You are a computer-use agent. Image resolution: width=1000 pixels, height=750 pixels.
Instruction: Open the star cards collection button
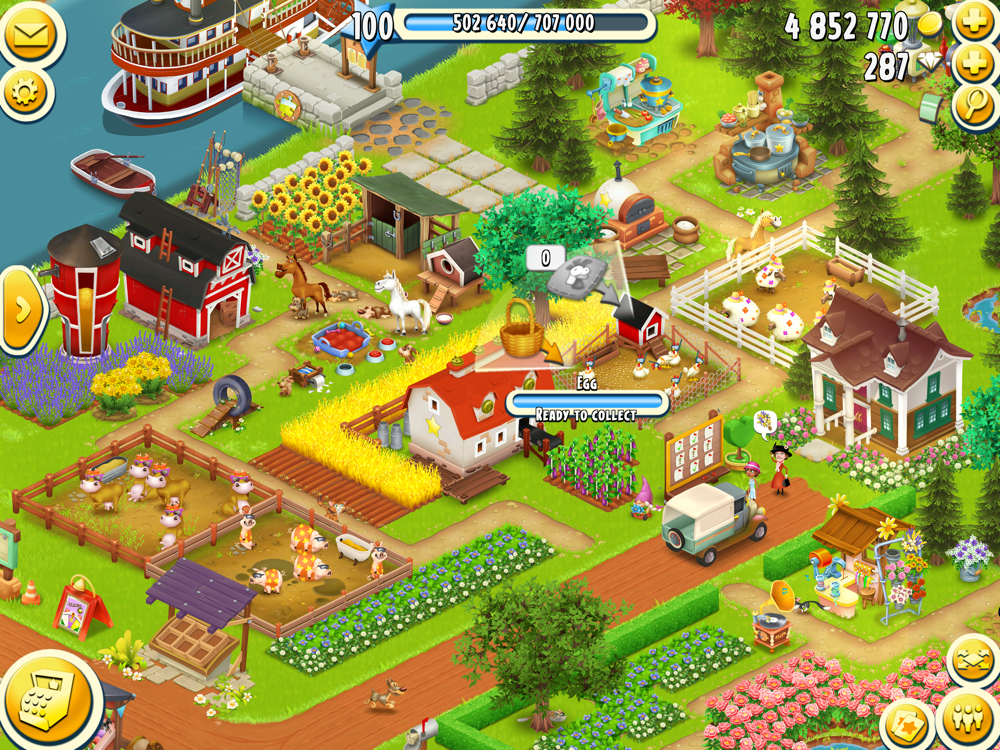[909, 725]
